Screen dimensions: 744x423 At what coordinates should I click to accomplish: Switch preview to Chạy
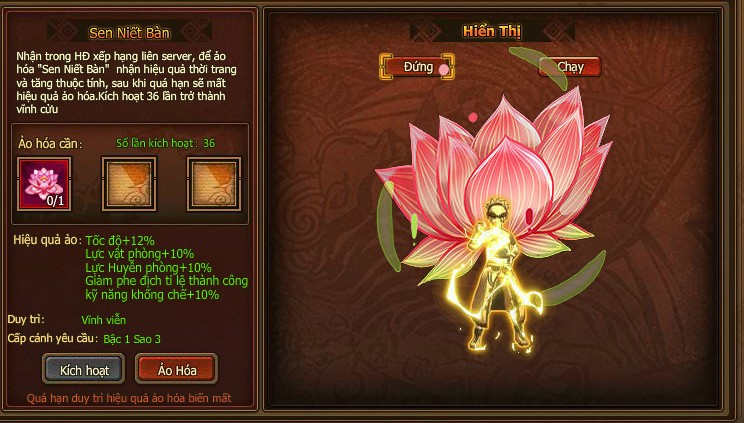point(570,67)
